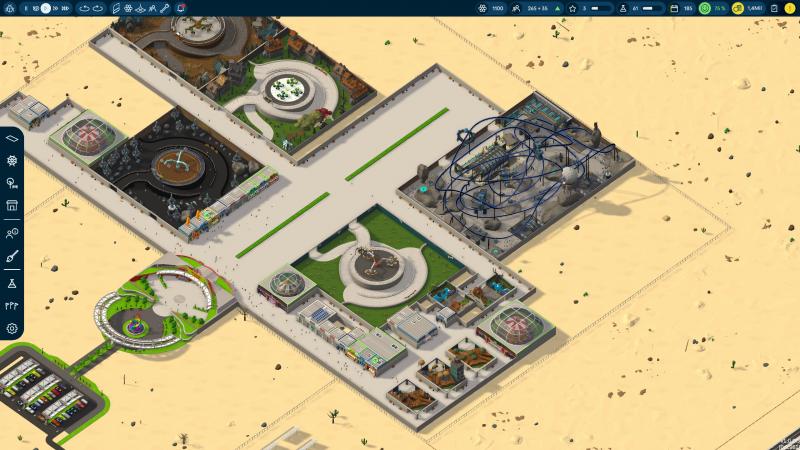Select the path tile tool
Screen dimensions: 800x450
pos(12,138)
